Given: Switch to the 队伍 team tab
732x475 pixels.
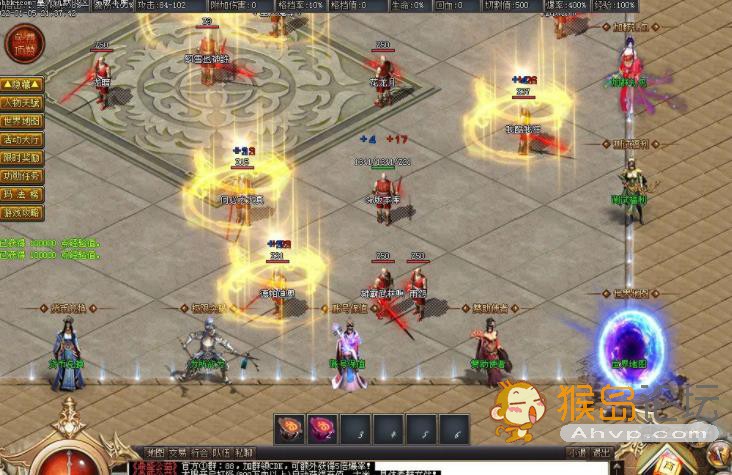Looking at the screenshot, I should coord(223,452).
